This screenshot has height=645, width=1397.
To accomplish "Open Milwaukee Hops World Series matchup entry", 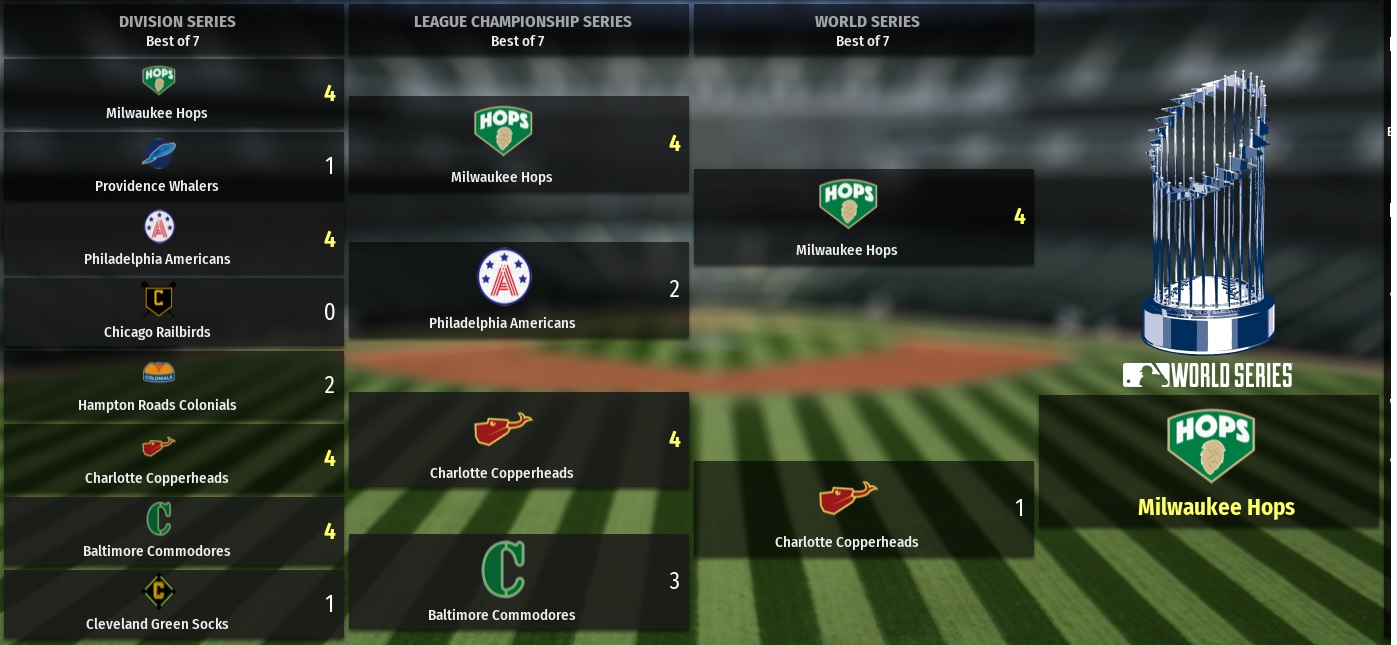I will coord(863,218).
